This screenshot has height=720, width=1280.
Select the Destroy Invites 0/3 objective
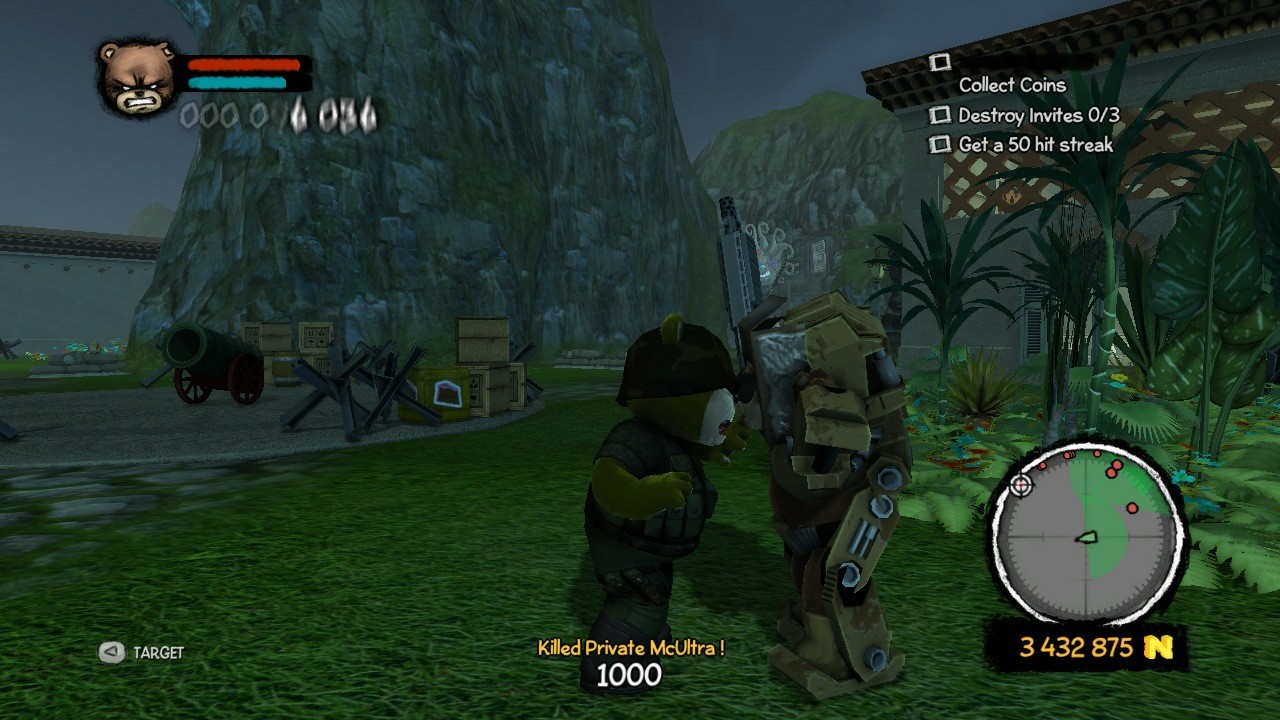pos(1038,115)
